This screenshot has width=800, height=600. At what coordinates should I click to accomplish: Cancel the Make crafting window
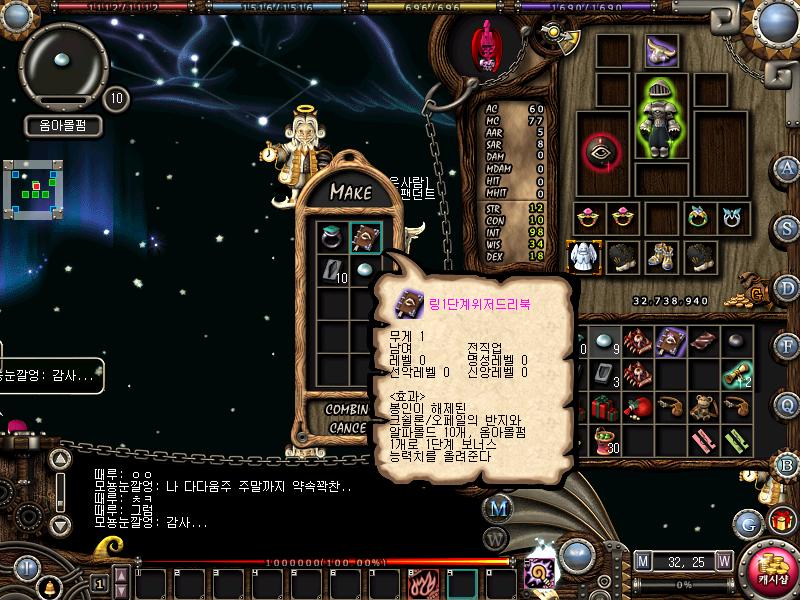(x=349, y=428)
